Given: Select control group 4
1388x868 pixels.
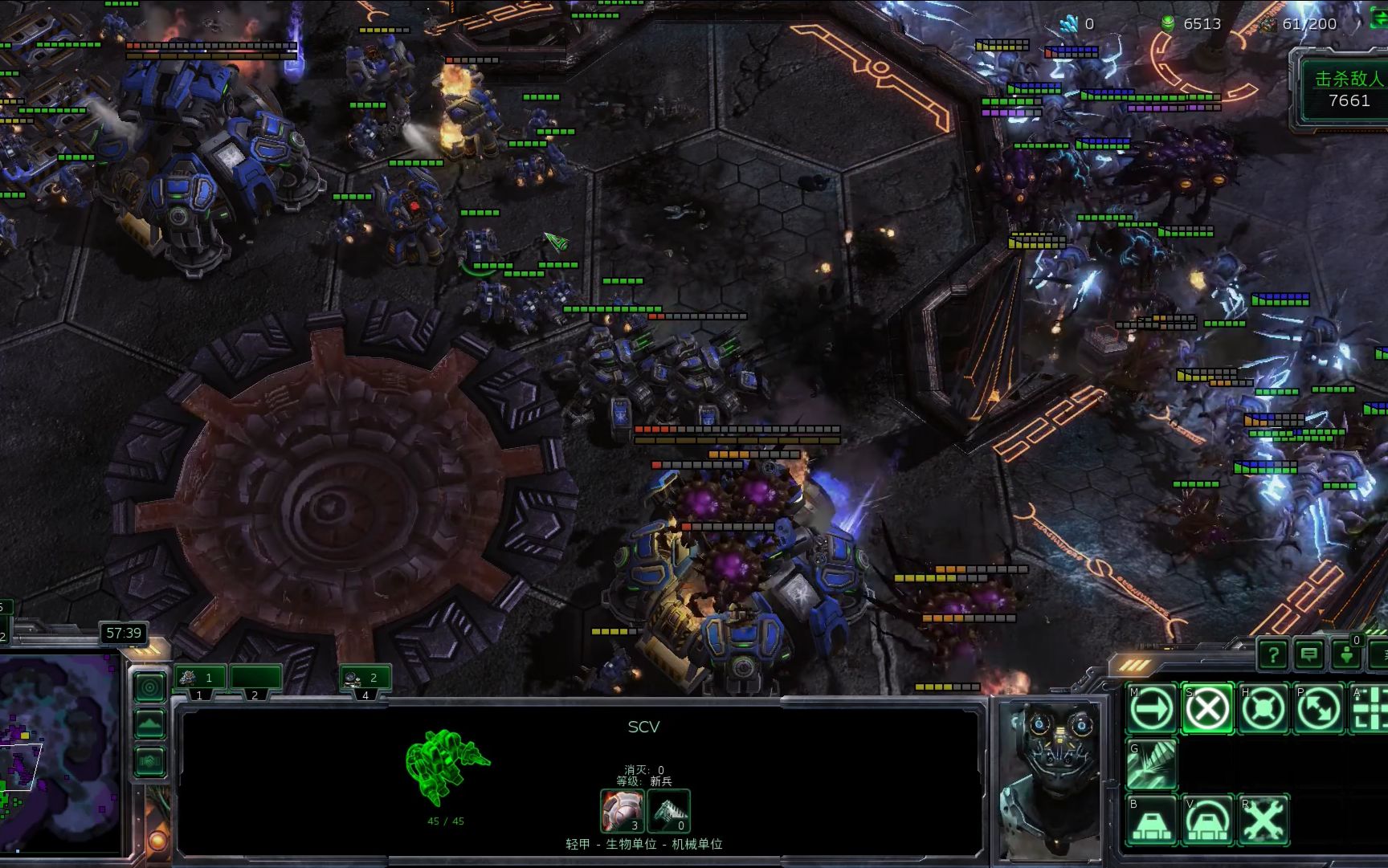Looking at the screenshot, I should 365,678.
